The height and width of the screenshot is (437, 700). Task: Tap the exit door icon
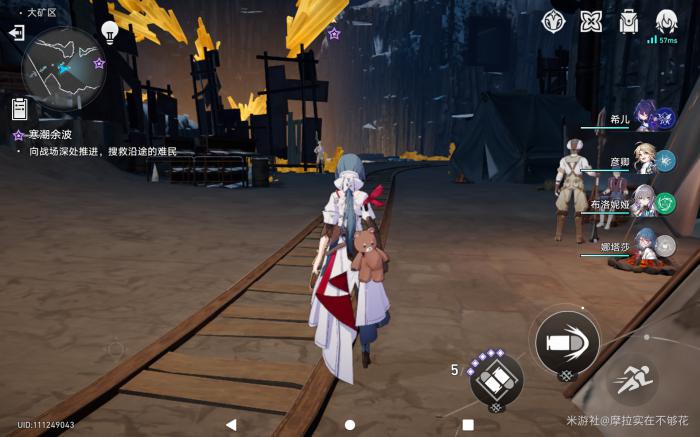[16, 33]
